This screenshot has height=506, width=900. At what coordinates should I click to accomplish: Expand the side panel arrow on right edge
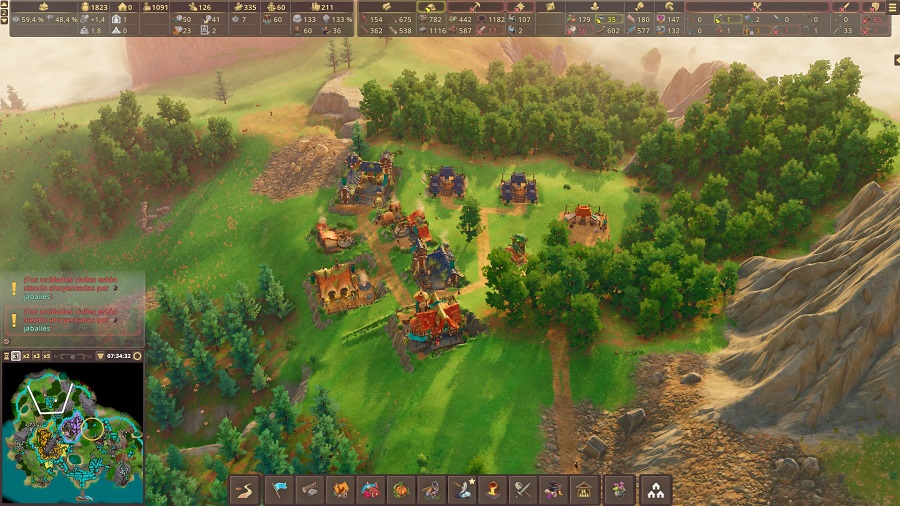[895, 60]
